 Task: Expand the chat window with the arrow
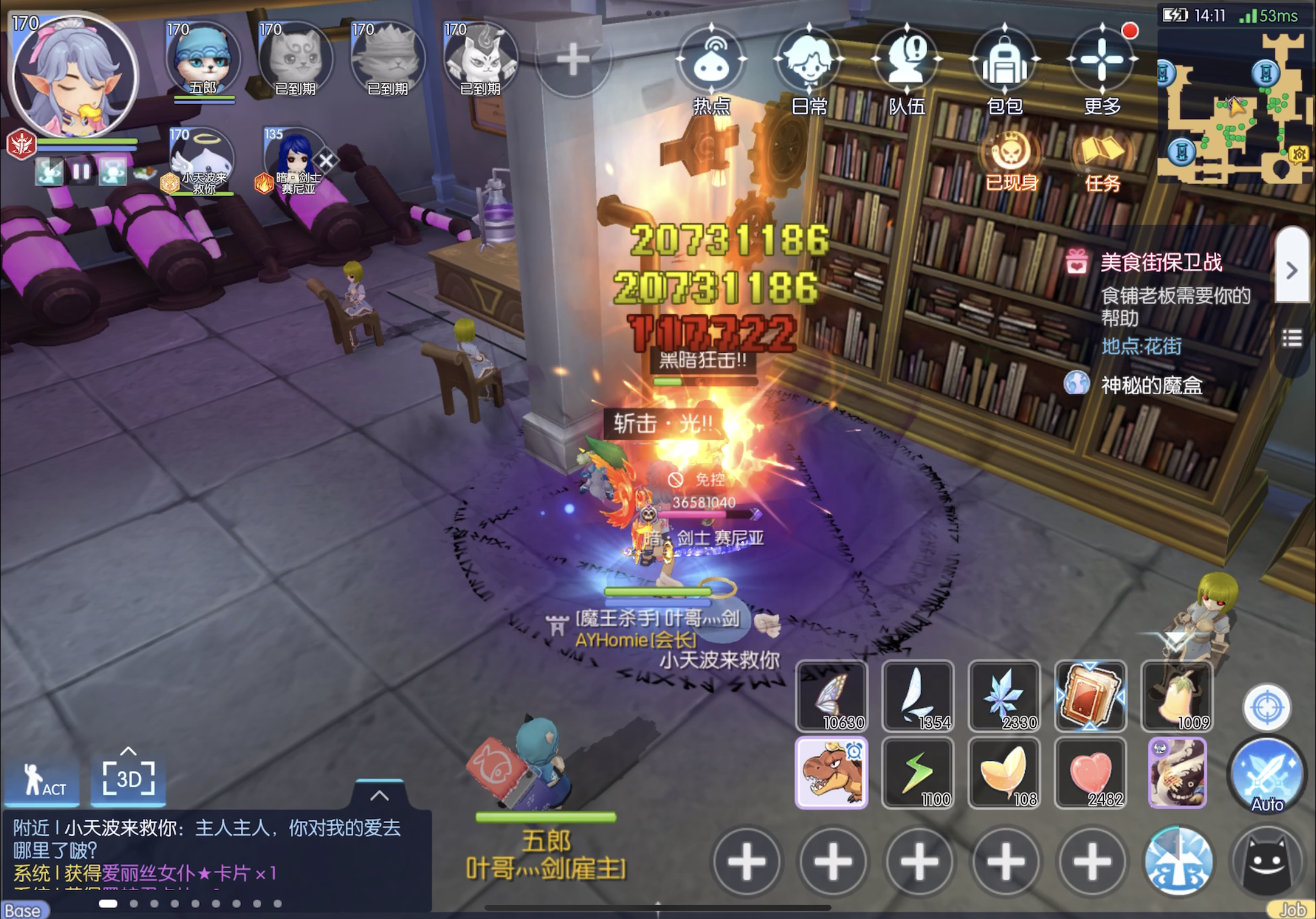click(380, 795)
